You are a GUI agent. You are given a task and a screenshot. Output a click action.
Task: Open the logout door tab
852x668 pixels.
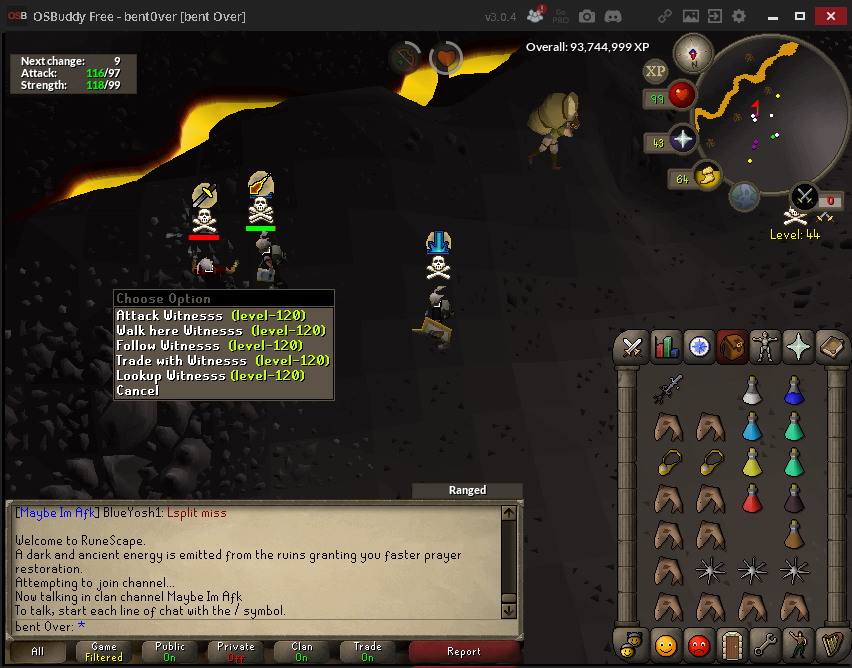tap(731, 644)
